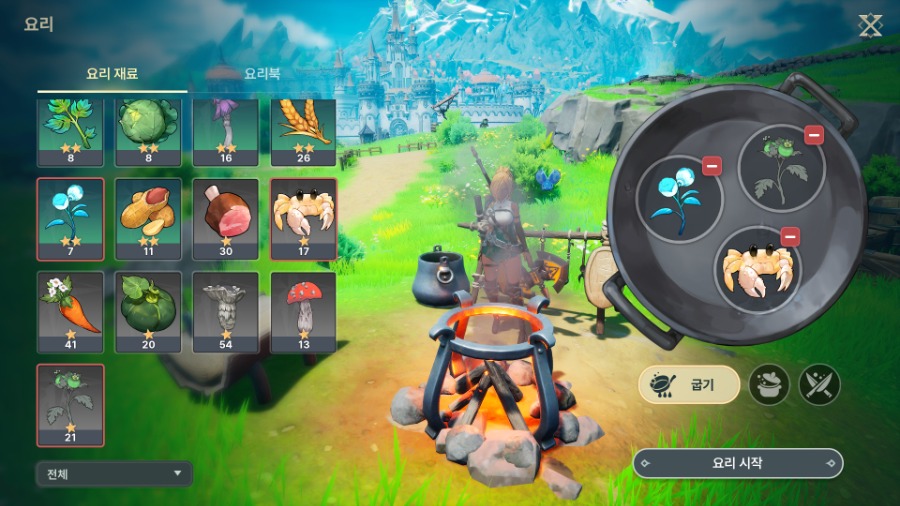Remove the green herb from the pan
900x506 pixels.
point(814,135)
